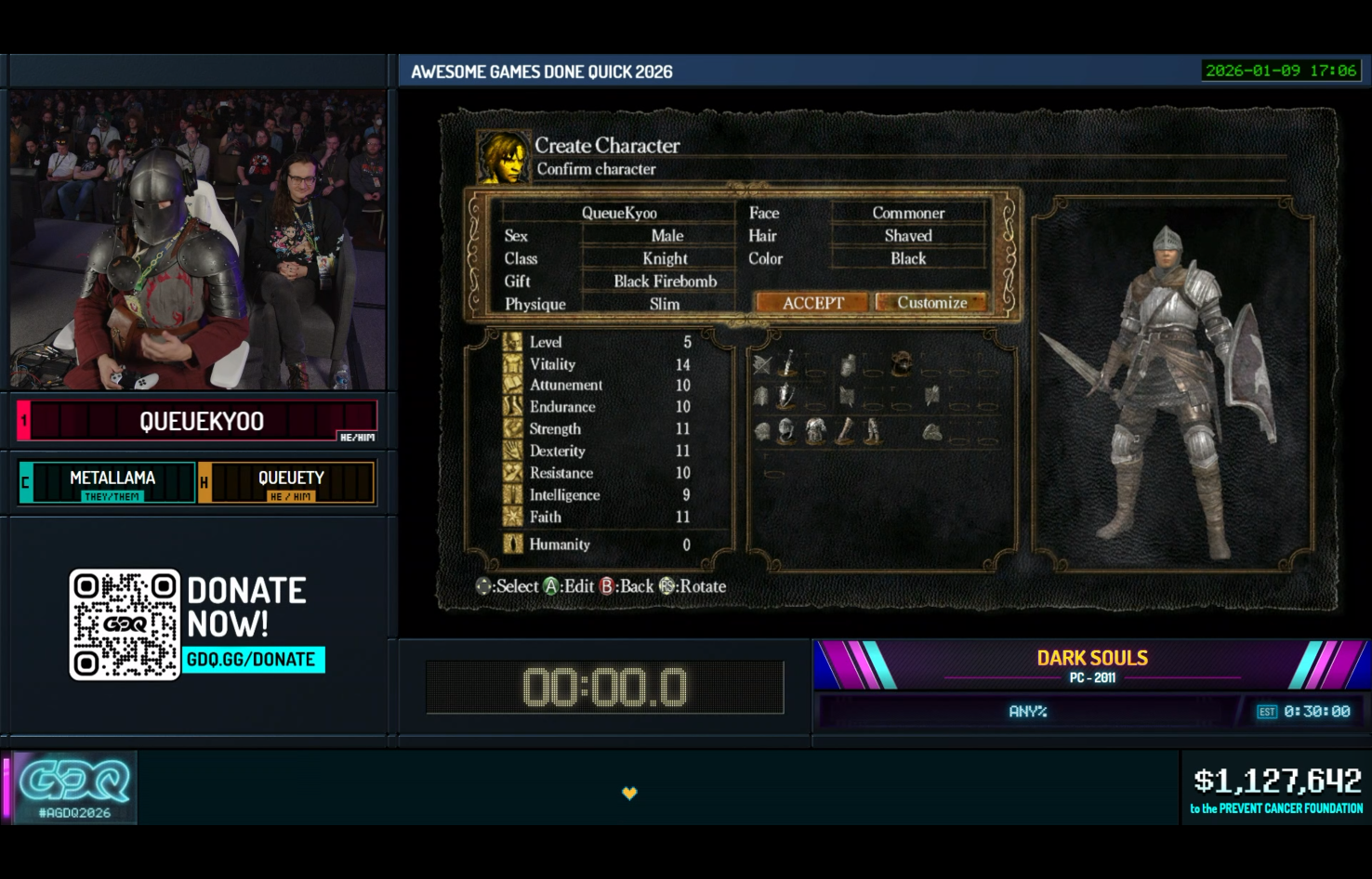Change the Hair field set to Shaved
This screenshot has height=879, width=1372.
[x=907, y=236]
